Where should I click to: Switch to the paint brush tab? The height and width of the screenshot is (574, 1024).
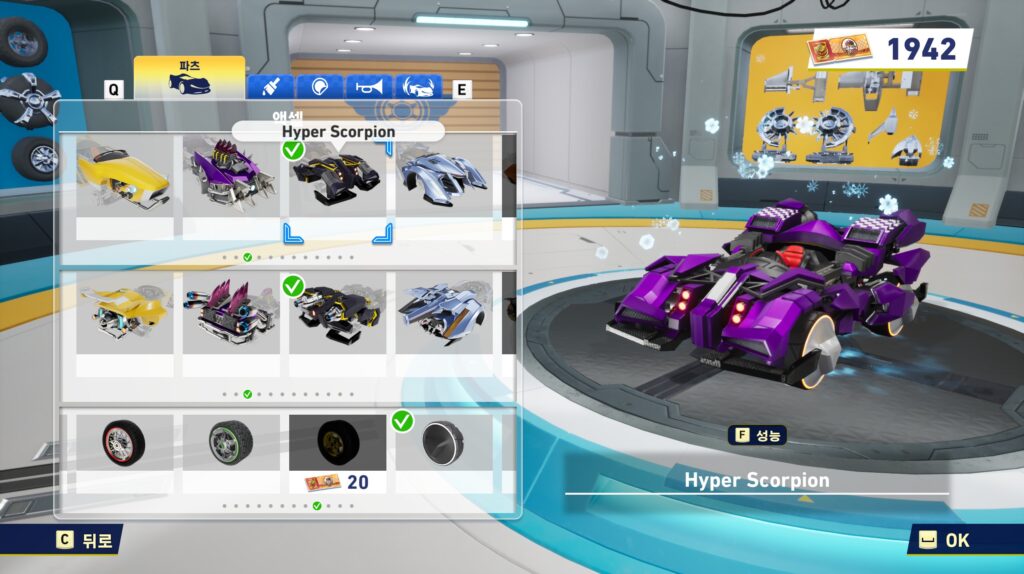point(269,87)
